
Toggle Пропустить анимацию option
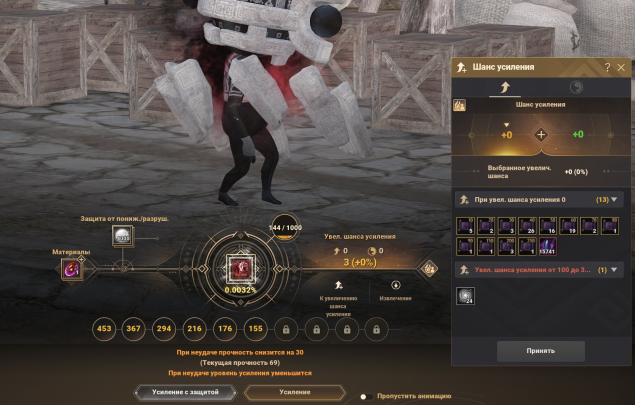[x=366, y=396]
